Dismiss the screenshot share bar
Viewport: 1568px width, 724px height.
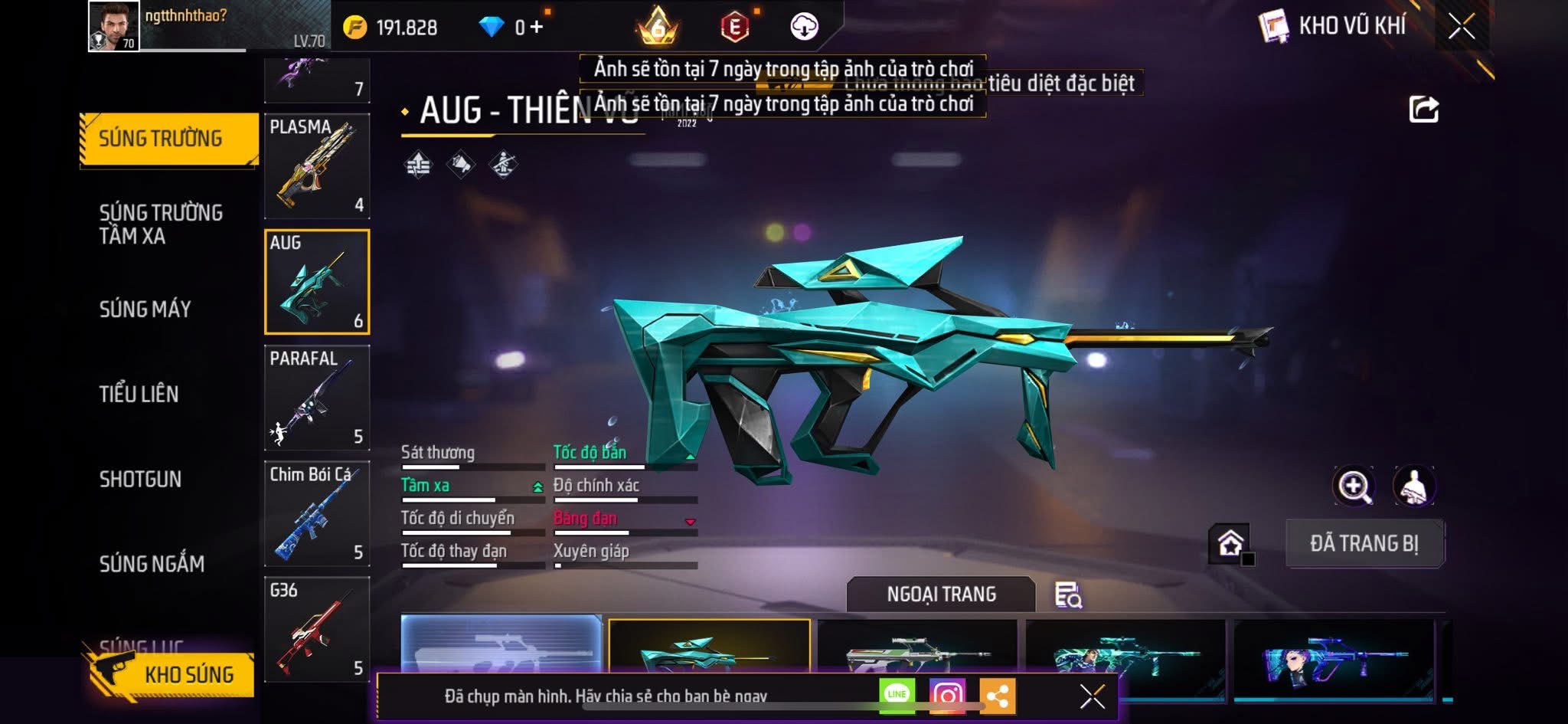pyautogui.click(x=1092, y=696)
